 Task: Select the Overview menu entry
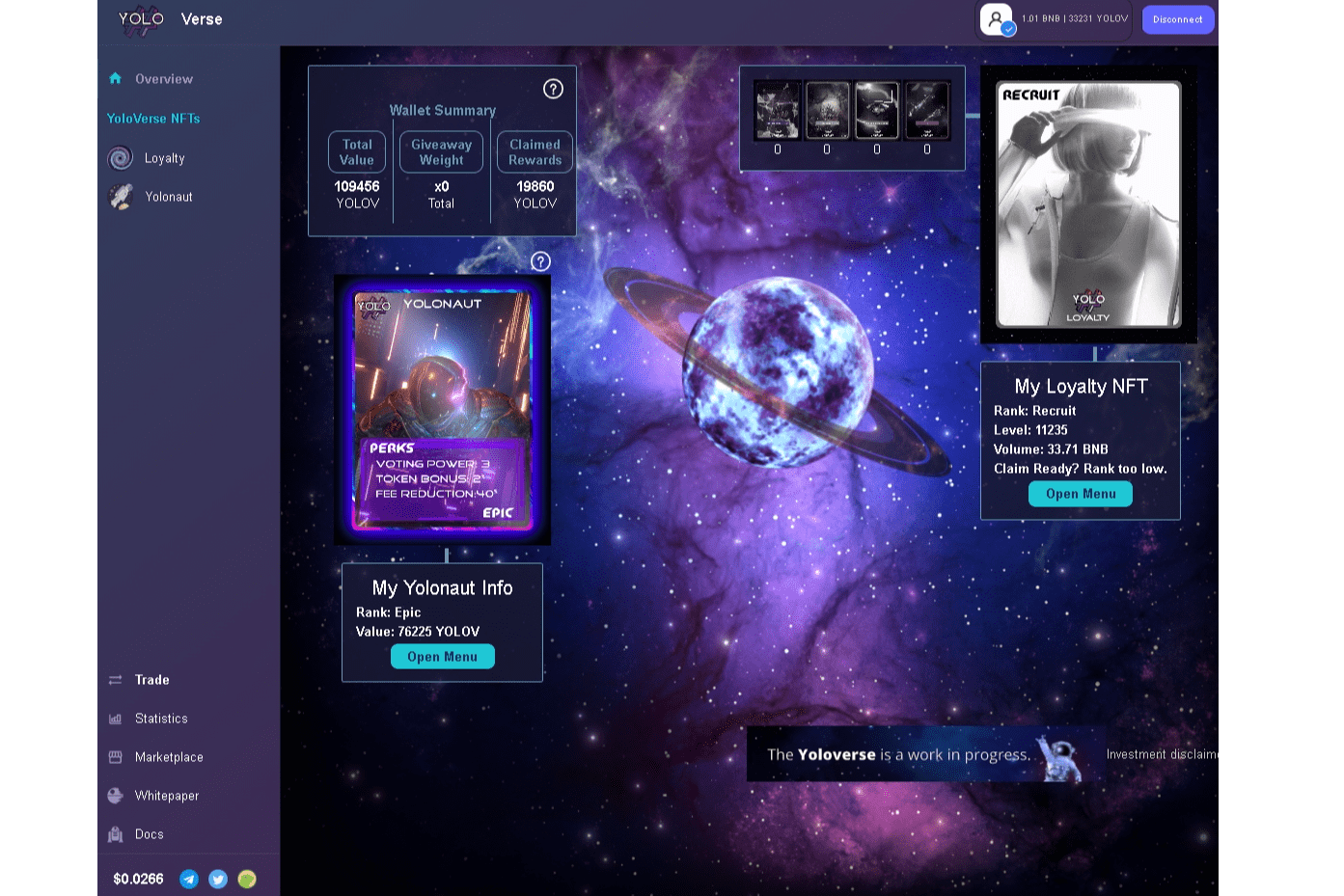pos(164,79)
